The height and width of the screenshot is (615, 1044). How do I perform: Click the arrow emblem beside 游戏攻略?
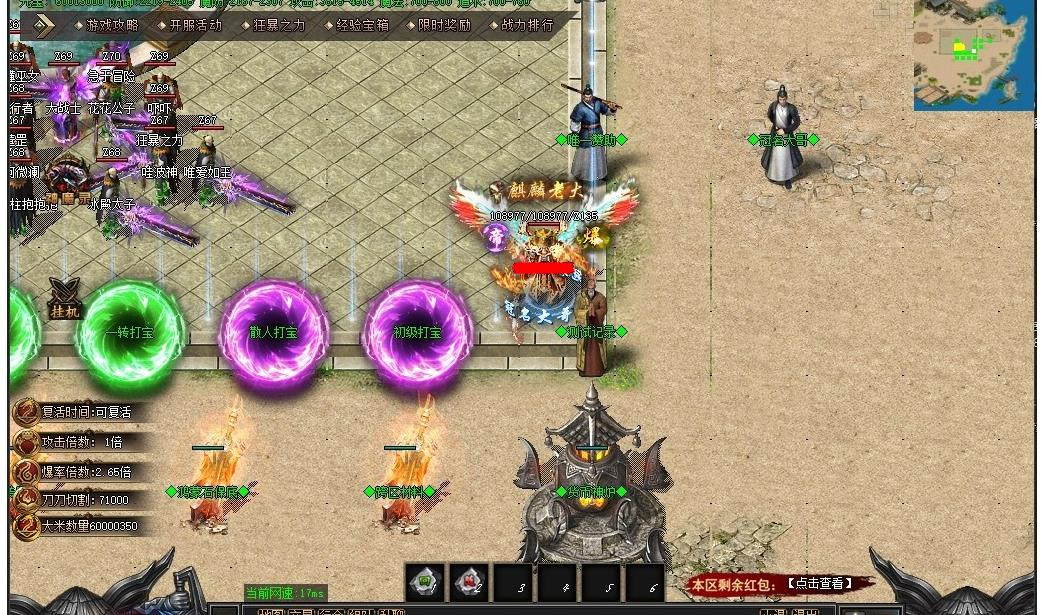tap(43, 26)
